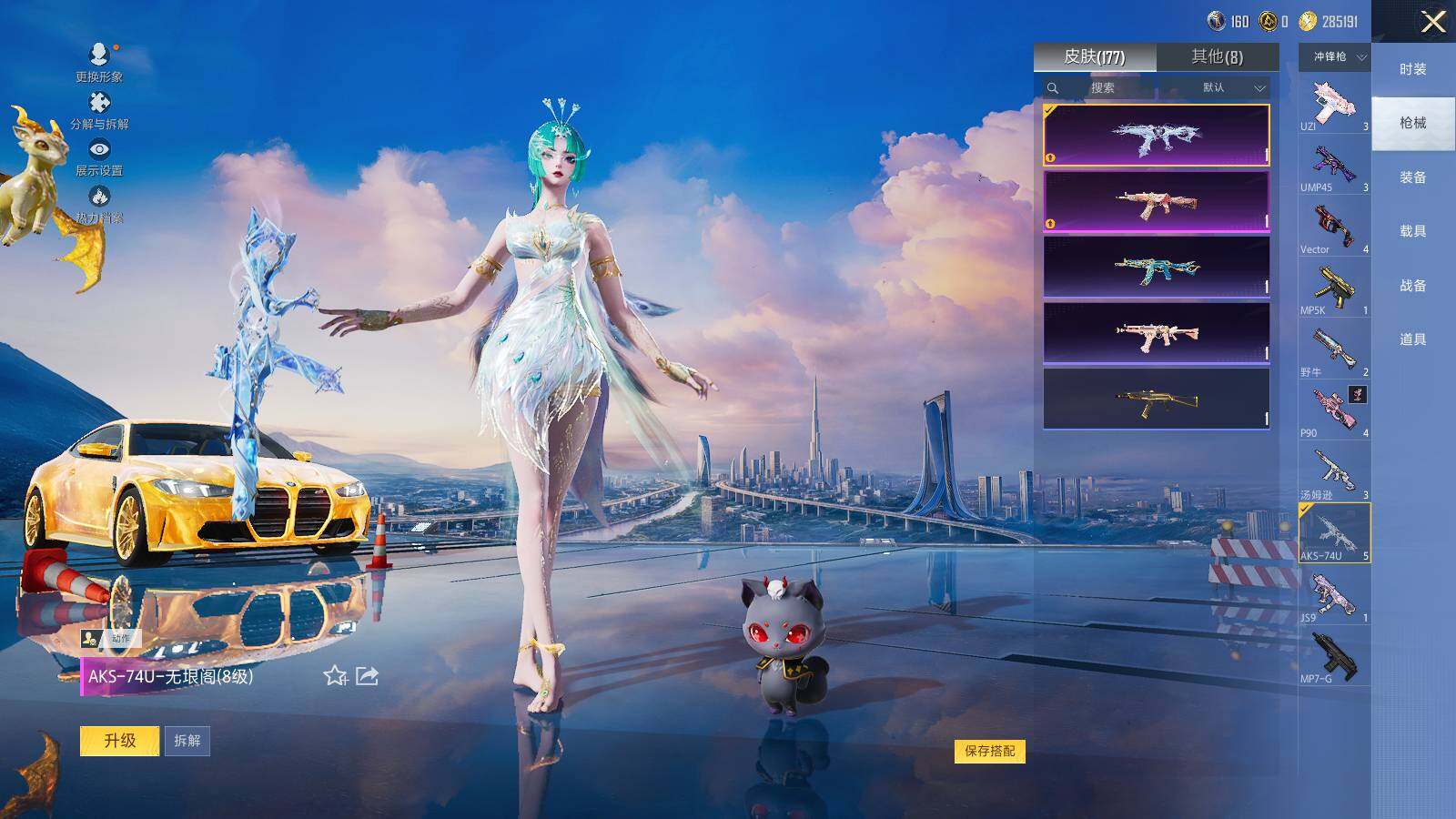The width and height of the screenshot is (1456, 819).
Task: Open the 道具 category
Action: (x=1412, y=339)
